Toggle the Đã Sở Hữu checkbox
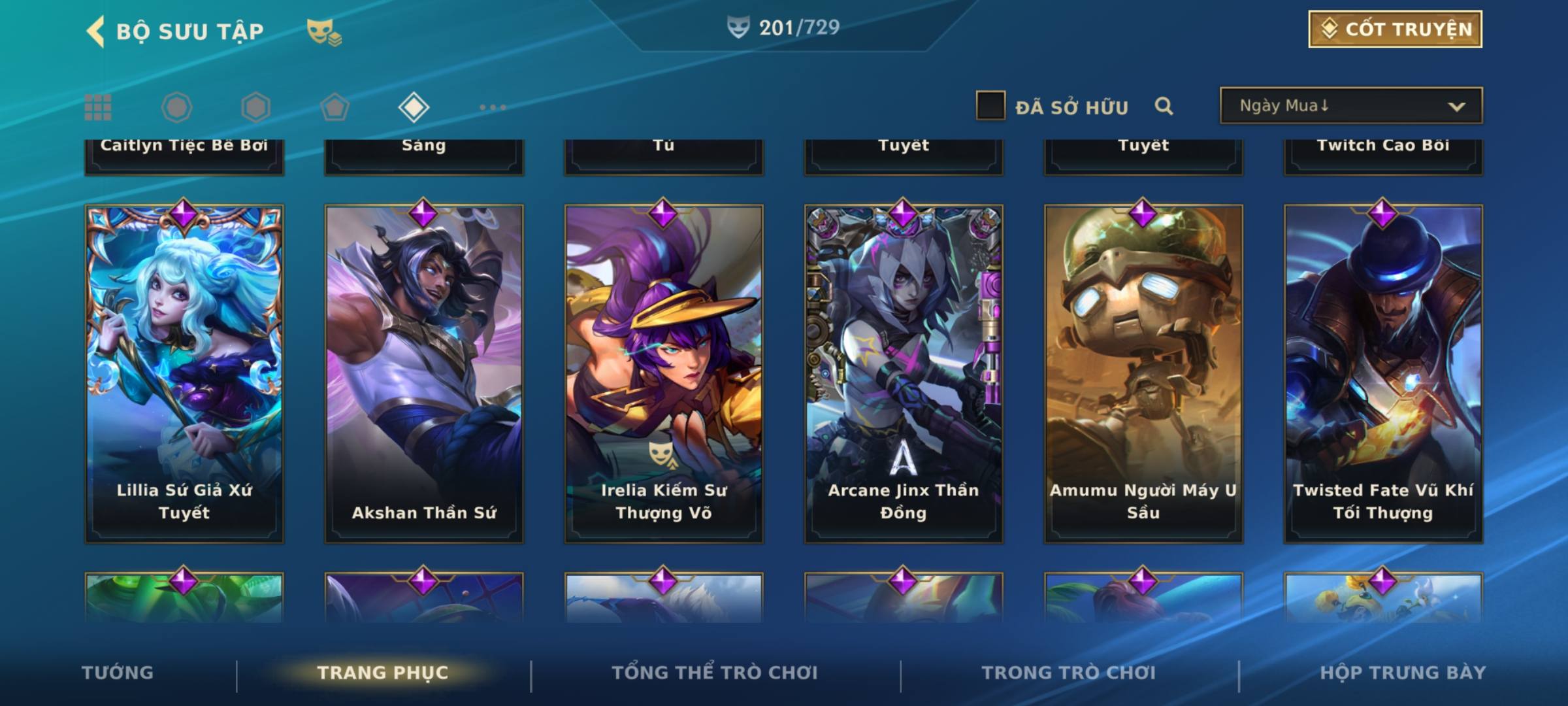1568x706 pixels. click(x=990, y=106)
